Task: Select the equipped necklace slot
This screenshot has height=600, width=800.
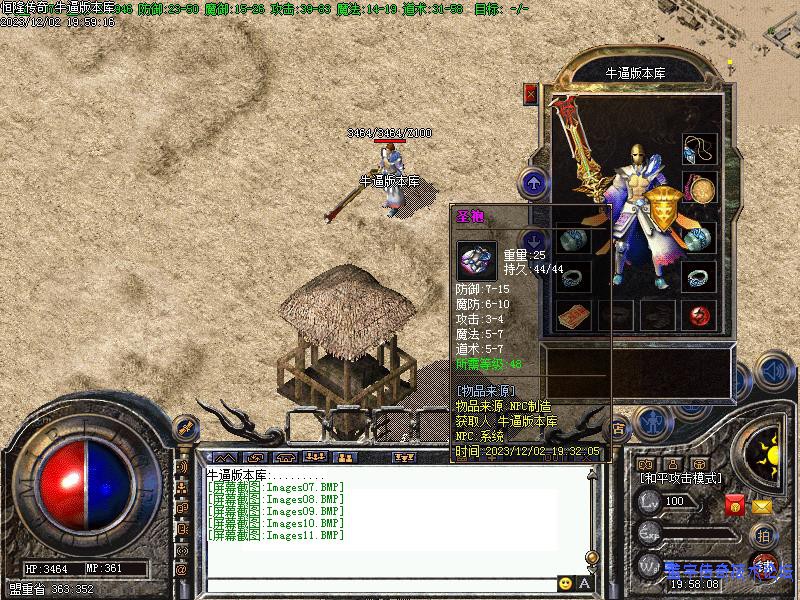Action: pos(699,150)
